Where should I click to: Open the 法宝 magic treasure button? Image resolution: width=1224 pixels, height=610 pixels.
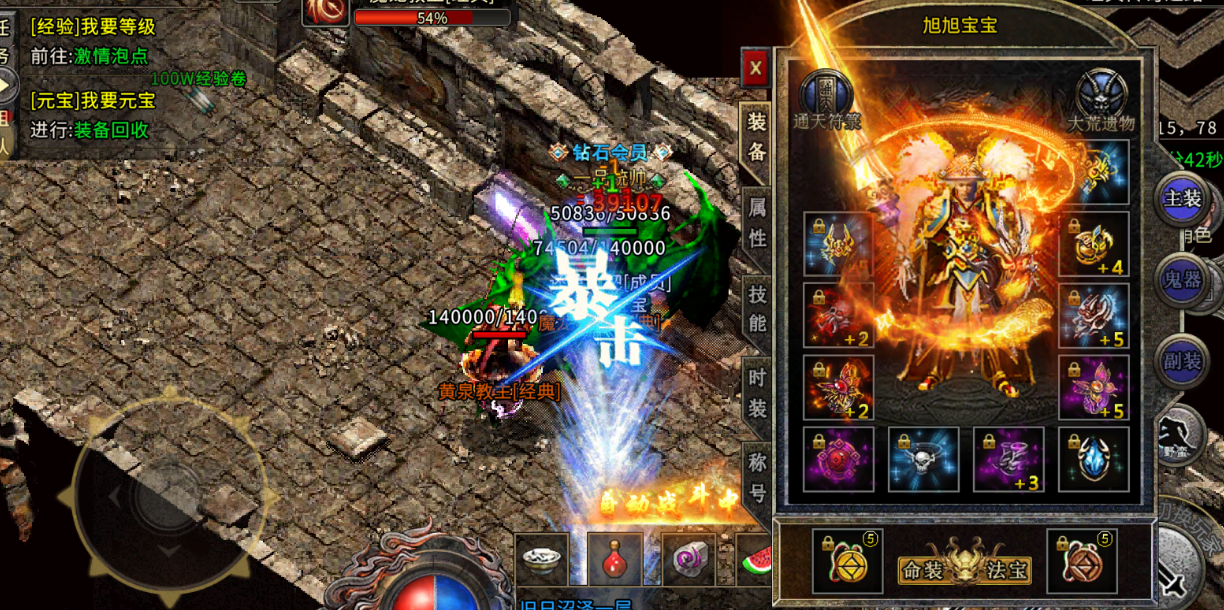pyautogui.click(x=1007, y=572)
